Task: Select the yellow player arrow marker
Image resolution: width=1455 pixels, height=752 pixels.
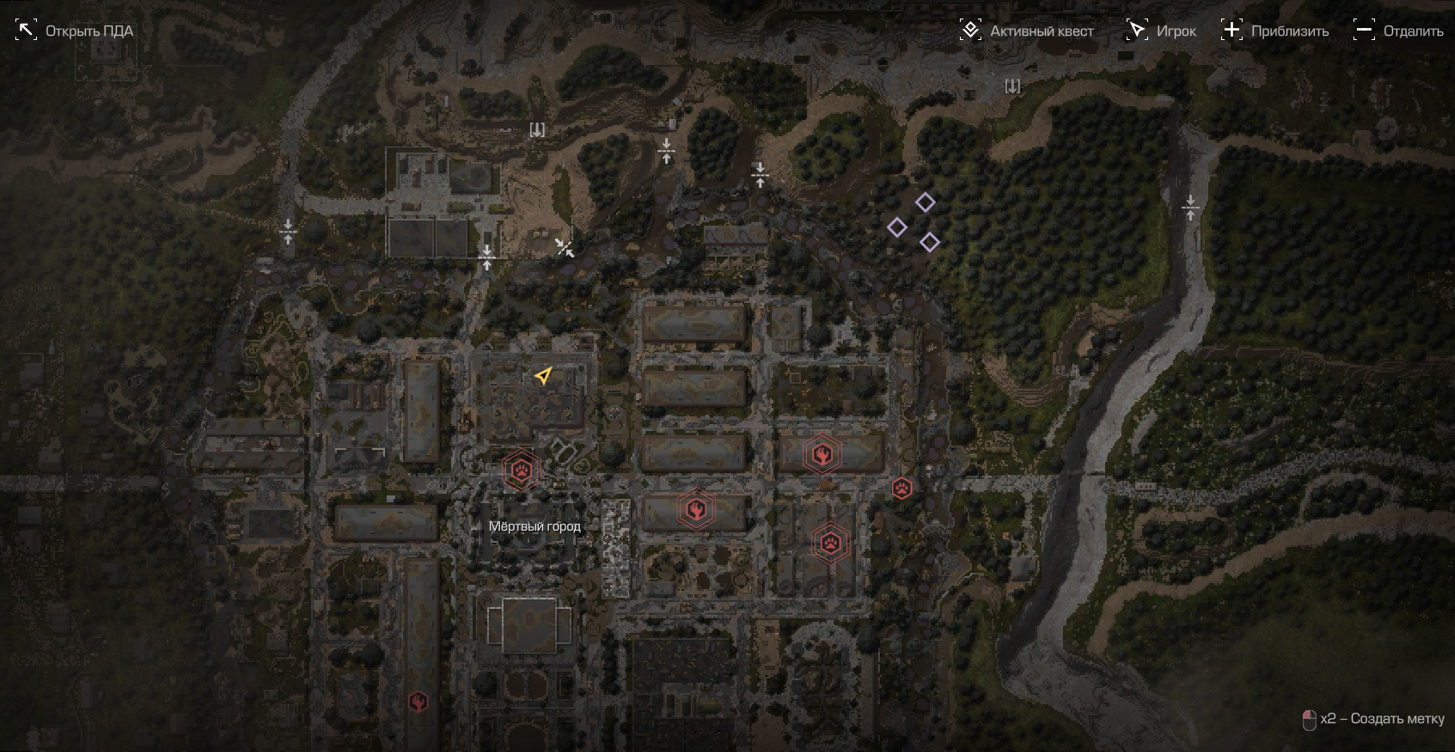Action: (x=543, y=376)
